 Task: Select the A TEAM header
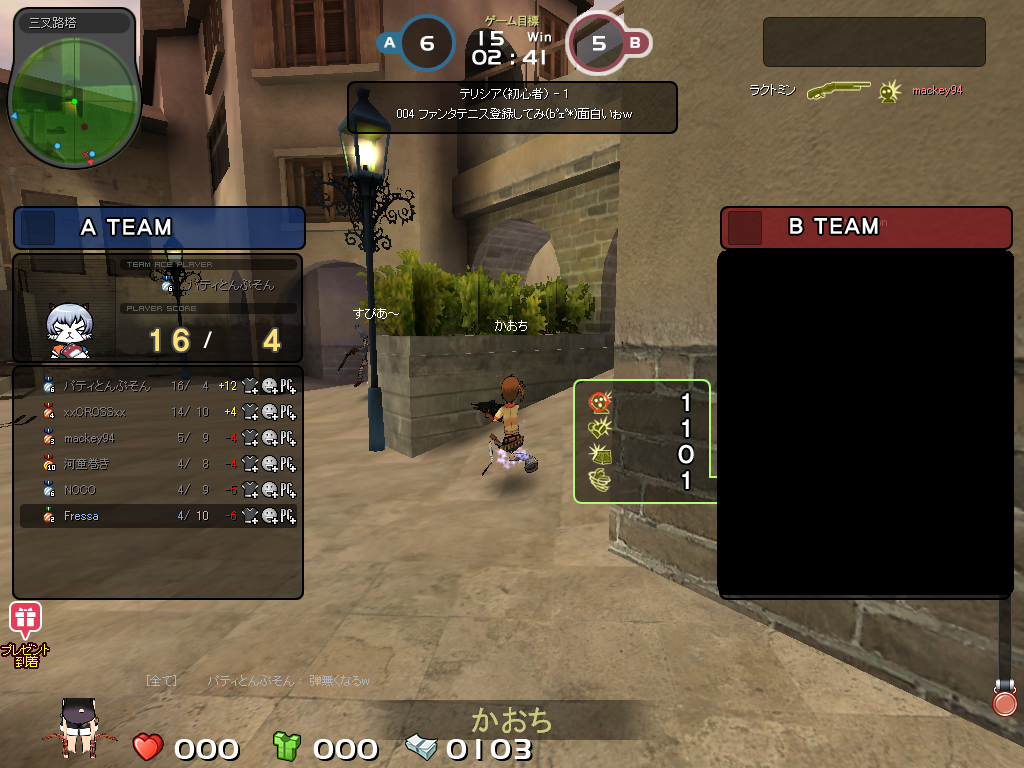[x=159, y=228]
